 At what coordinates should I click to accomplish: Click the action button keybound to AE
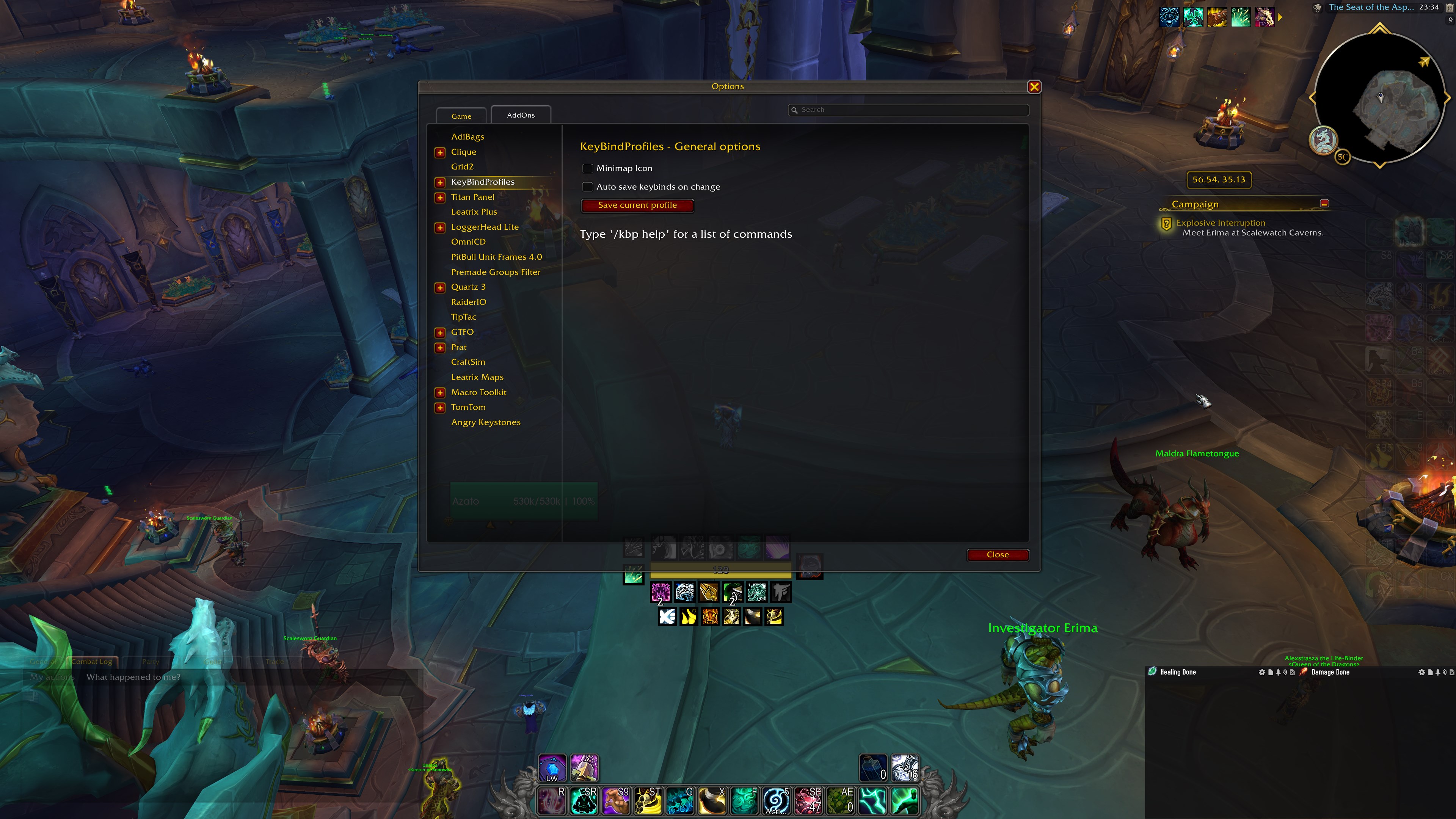click(x=842, y=801)
